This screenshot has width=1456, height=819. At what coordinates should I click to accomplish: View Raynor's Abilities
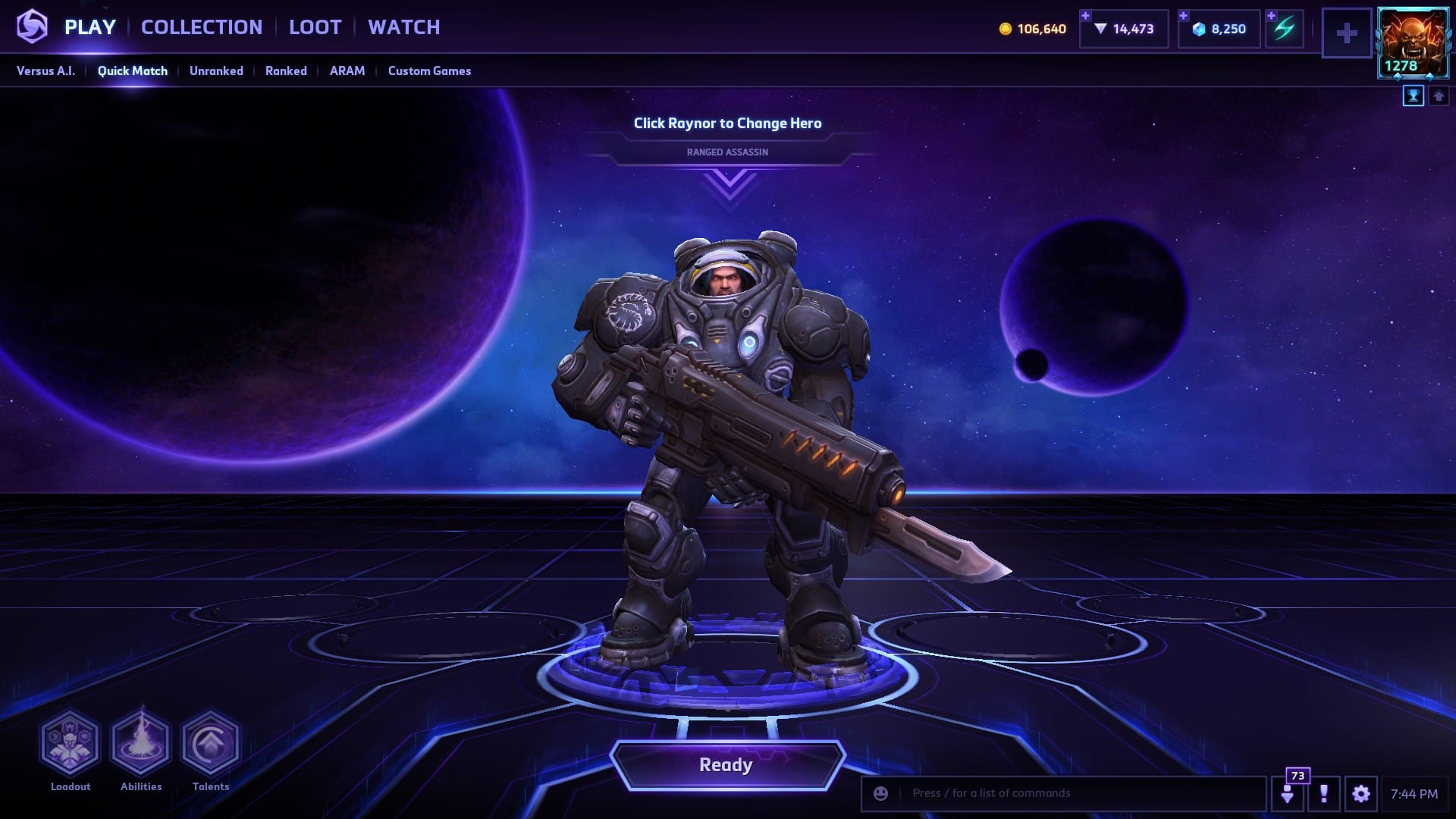pos(141,743)
